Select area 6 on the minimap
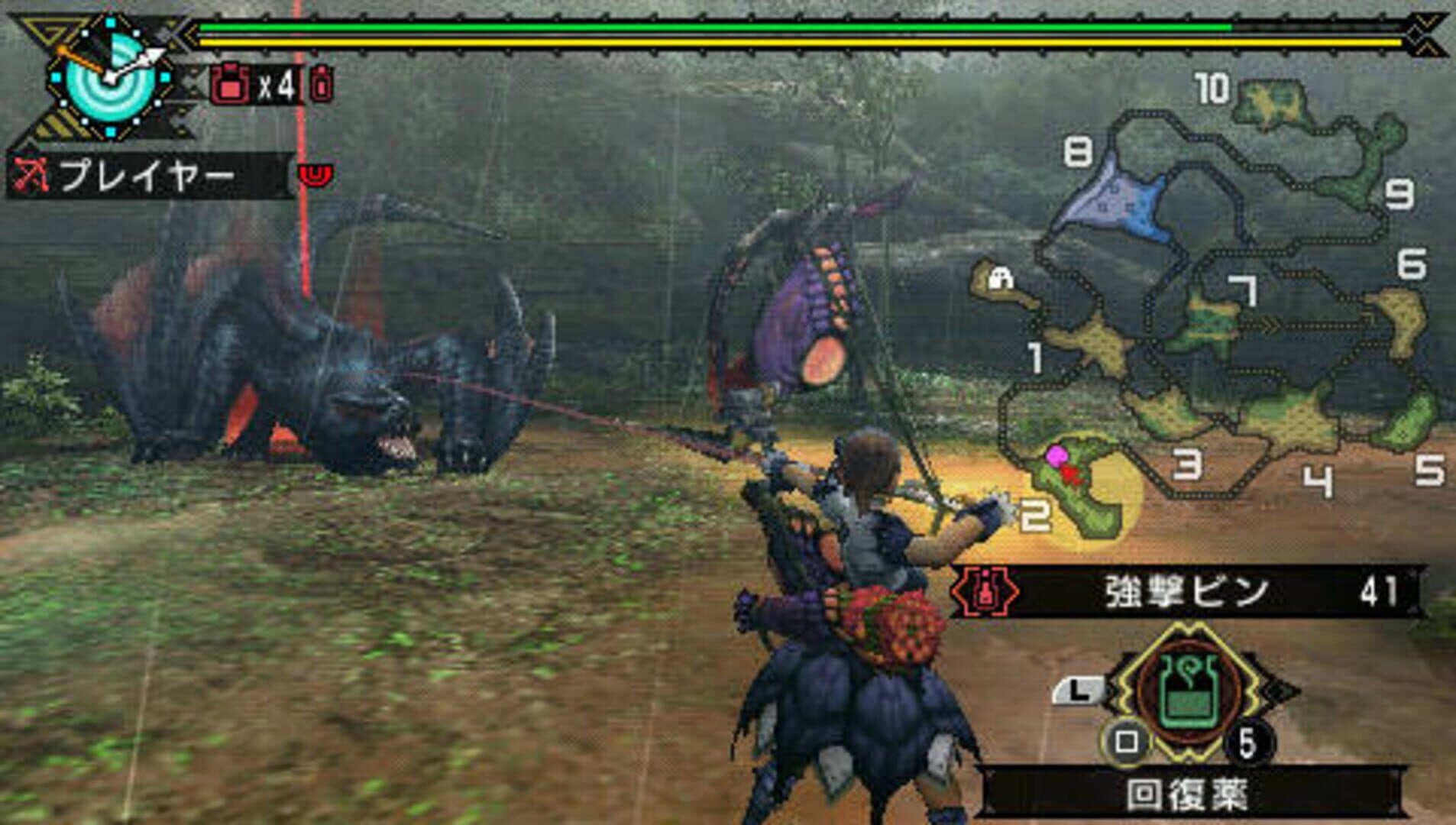The image size is (1456, 825). point(1399,321)
